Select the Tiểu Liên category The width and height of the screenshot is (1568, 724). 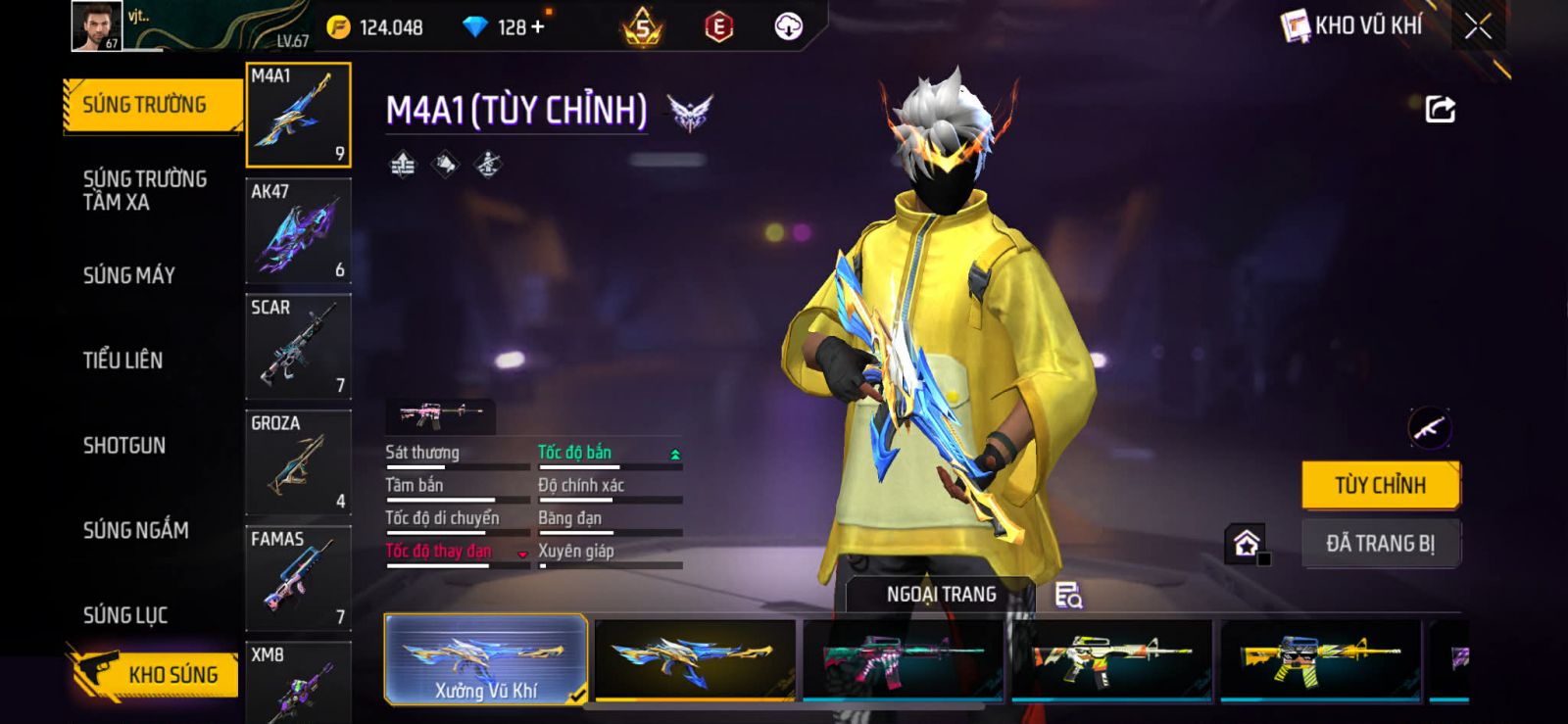pyautogui.click(x=122, y=361)
